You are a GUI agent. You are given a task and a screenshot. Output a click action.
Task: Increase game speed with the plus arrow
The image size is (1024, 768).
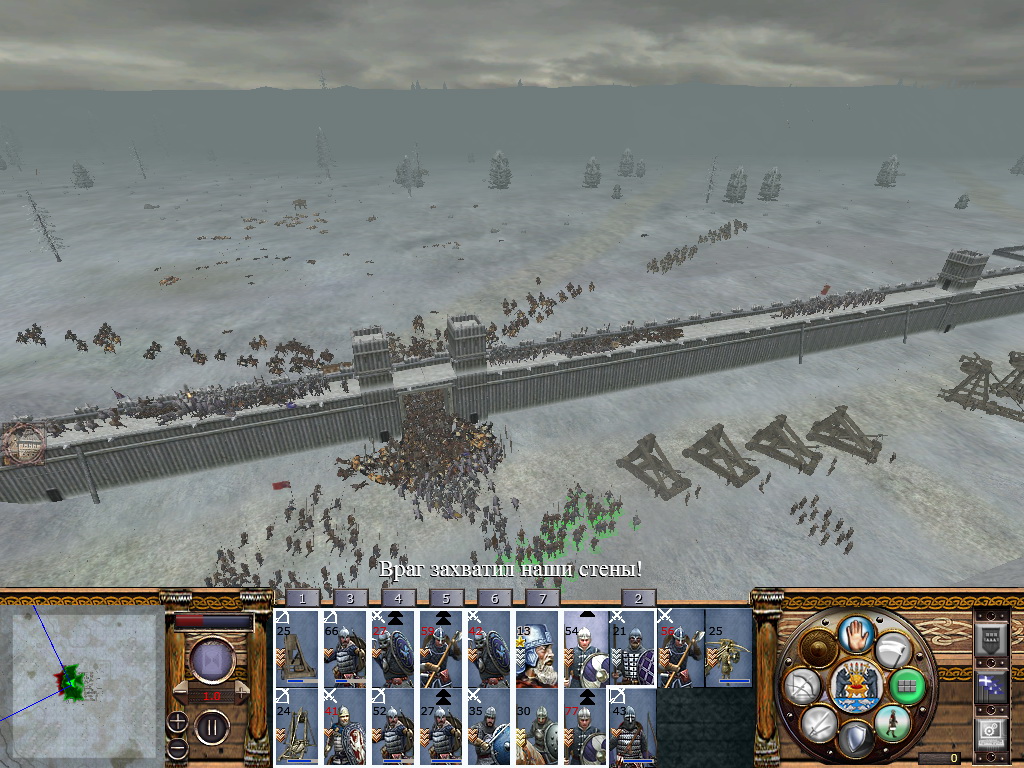pyautogui.click(x=243, y=694)
